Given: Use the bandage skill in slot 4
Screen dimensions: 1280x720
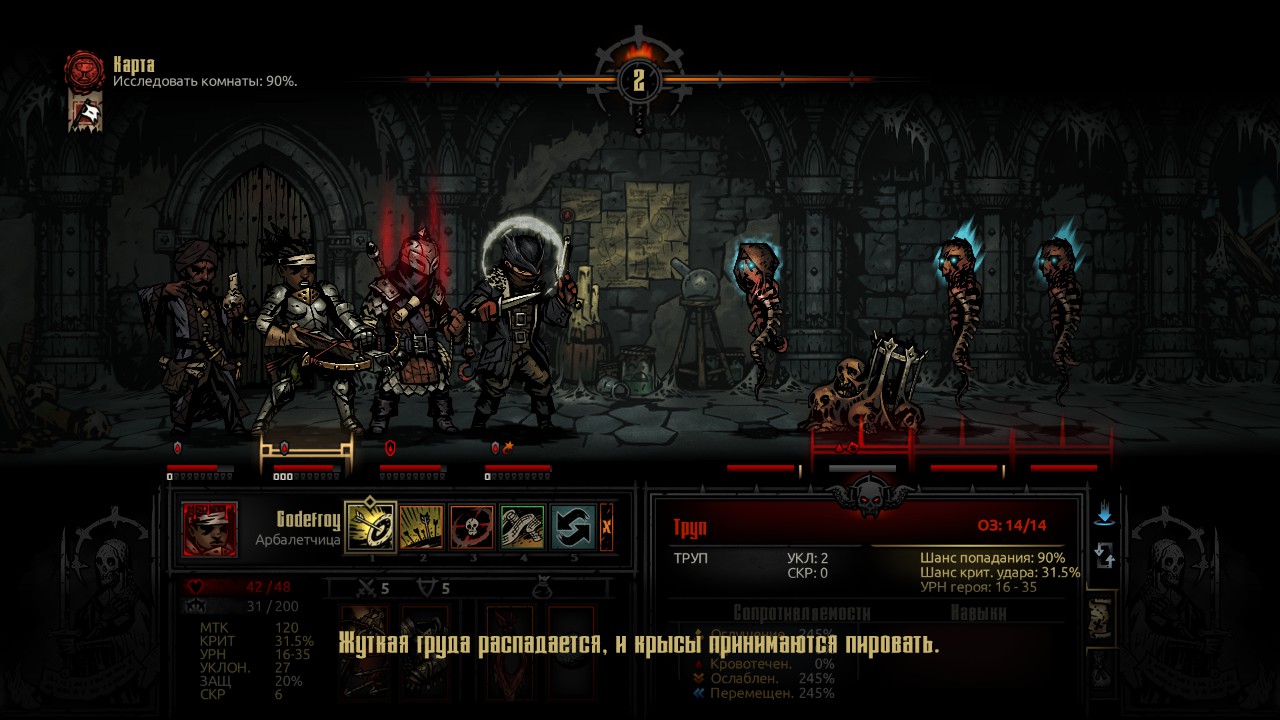Looking at the screenshot, I should click(x=522, y=528).
